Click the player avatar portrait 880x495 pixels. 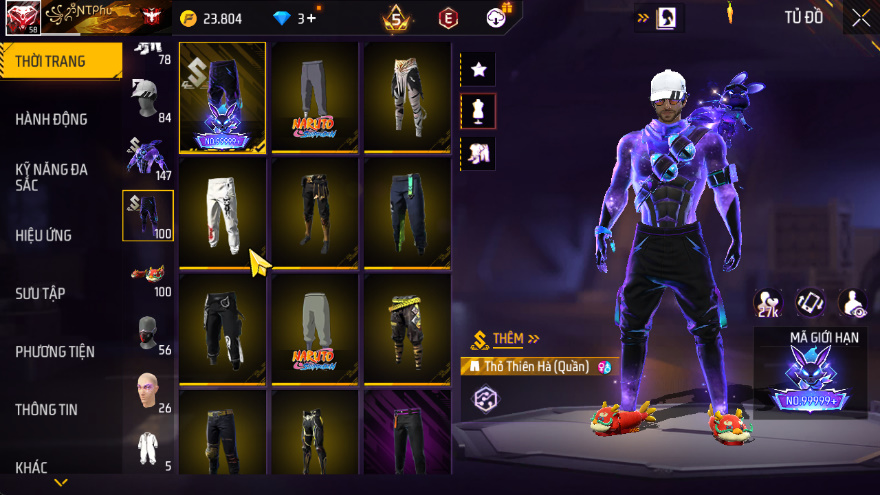click(22, 17)
